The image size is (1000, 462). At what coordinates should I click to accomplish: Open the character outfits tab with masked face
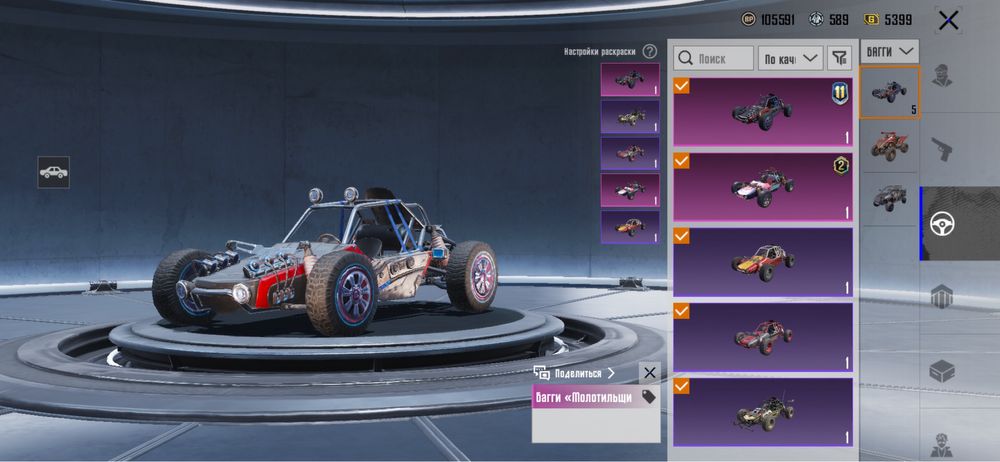coord(941,76)
